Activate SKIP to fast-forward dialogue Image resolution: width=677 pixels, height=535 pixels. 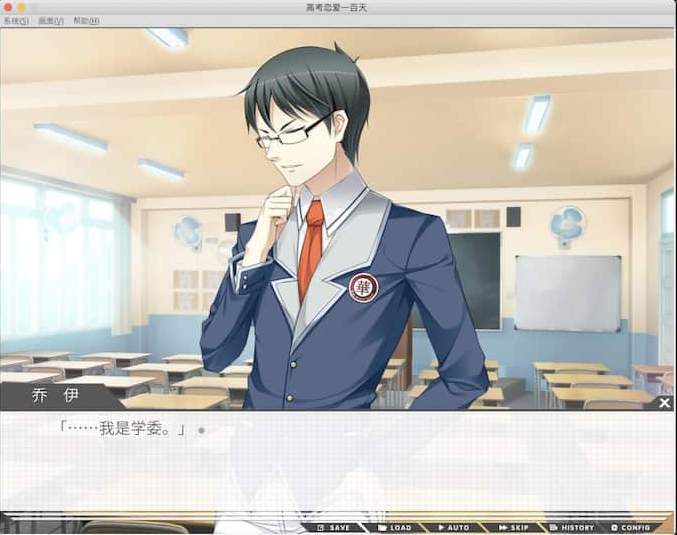tap(513, 527)
